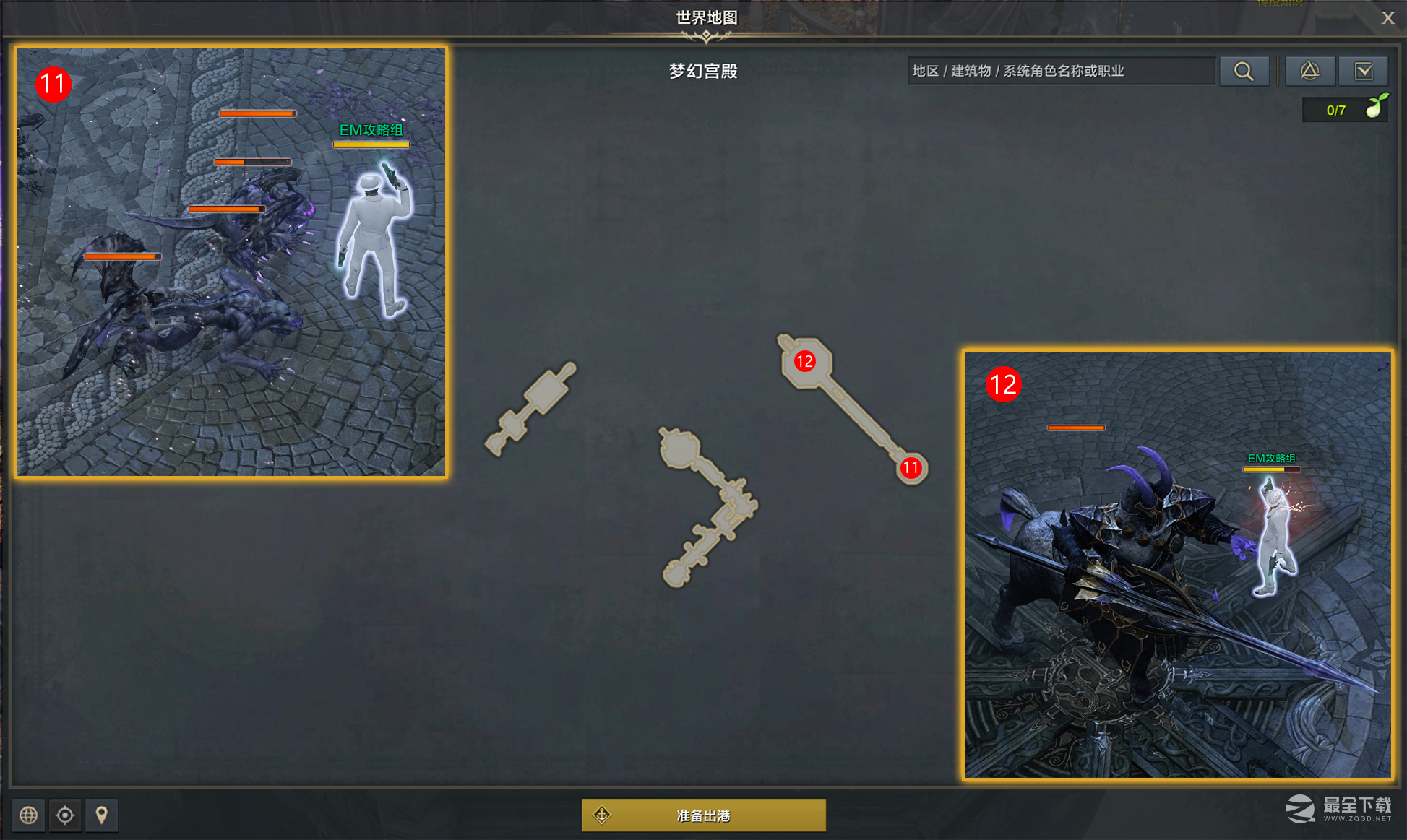Toggle the map marker filter checkbox button

[1364, 70]
